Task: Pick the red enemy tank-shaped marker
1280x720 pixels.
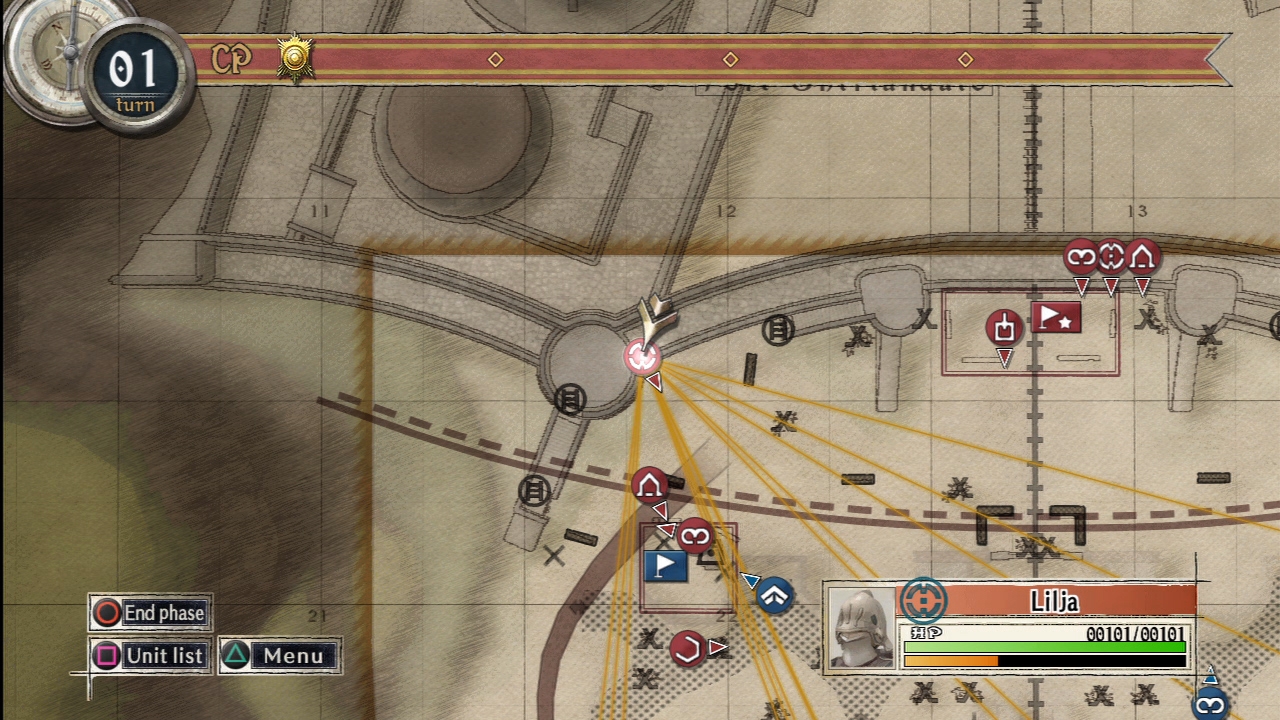Action: [1004, 327]
